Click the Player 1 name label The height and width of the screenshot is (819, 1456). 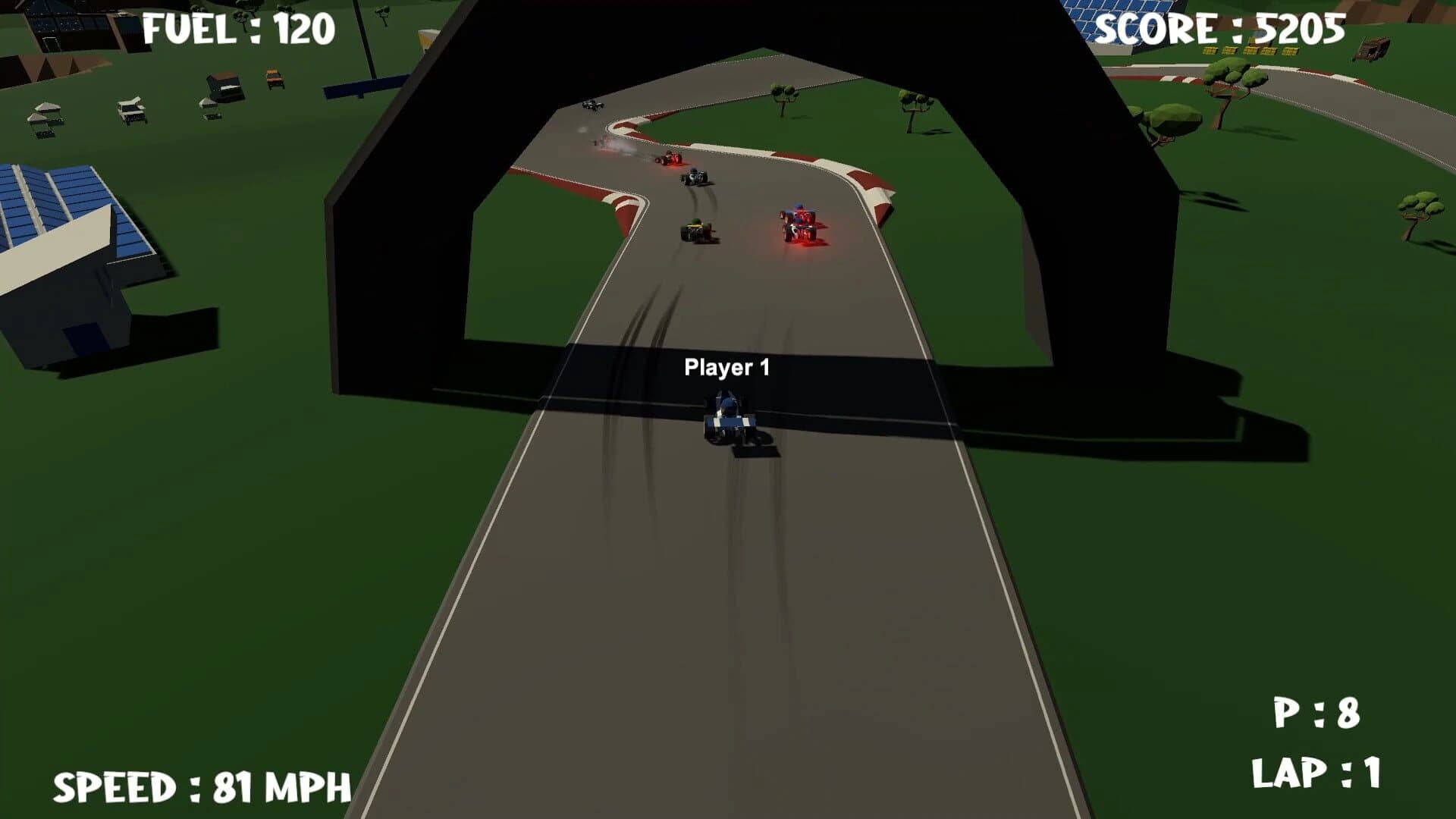point(727,366)
